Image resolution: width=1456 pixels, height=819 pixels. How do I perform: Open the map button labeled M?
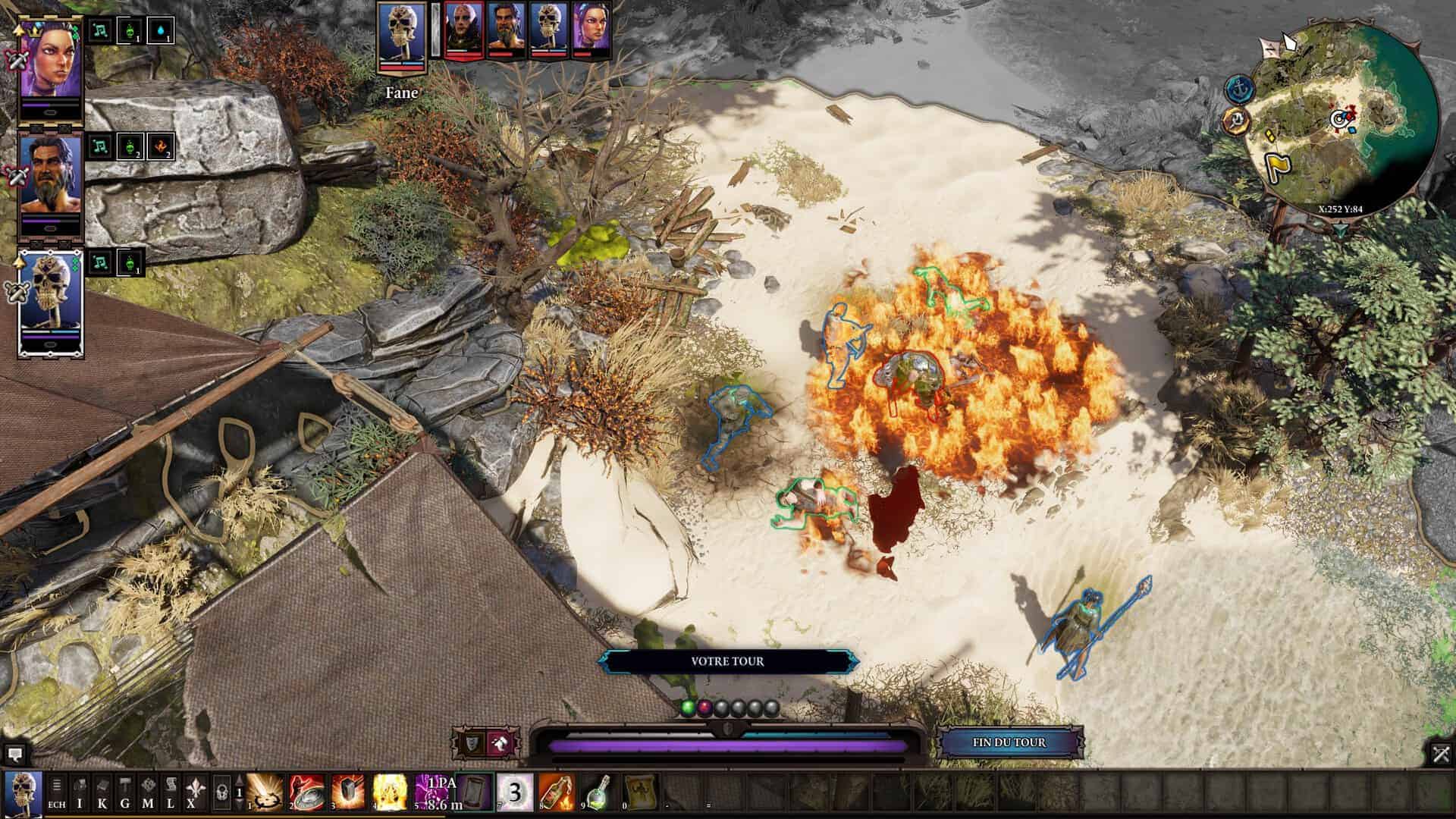coord(148,792)
